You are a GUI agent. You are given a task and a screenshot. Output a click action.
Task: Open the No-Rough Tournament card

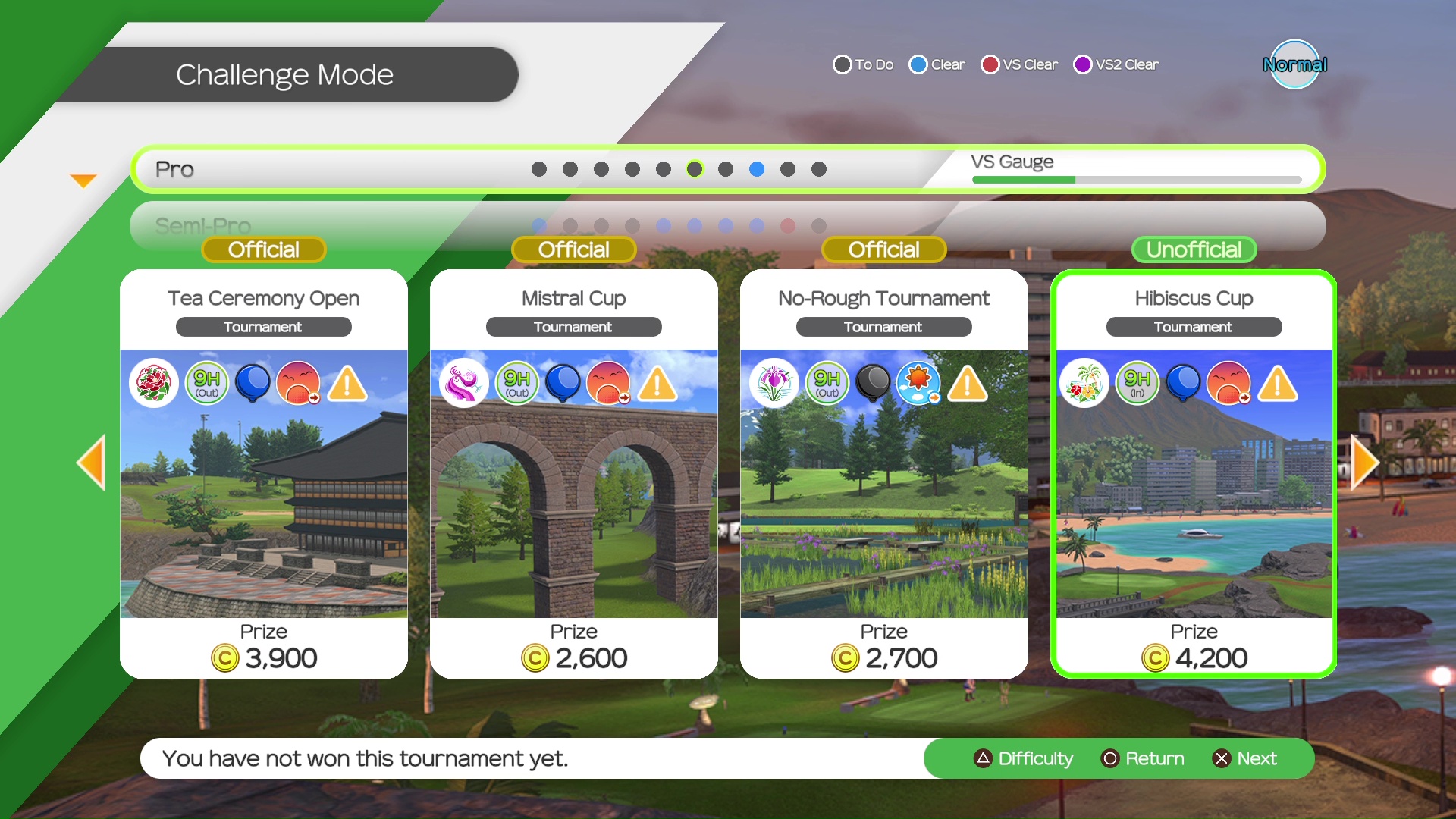(883, 474)
